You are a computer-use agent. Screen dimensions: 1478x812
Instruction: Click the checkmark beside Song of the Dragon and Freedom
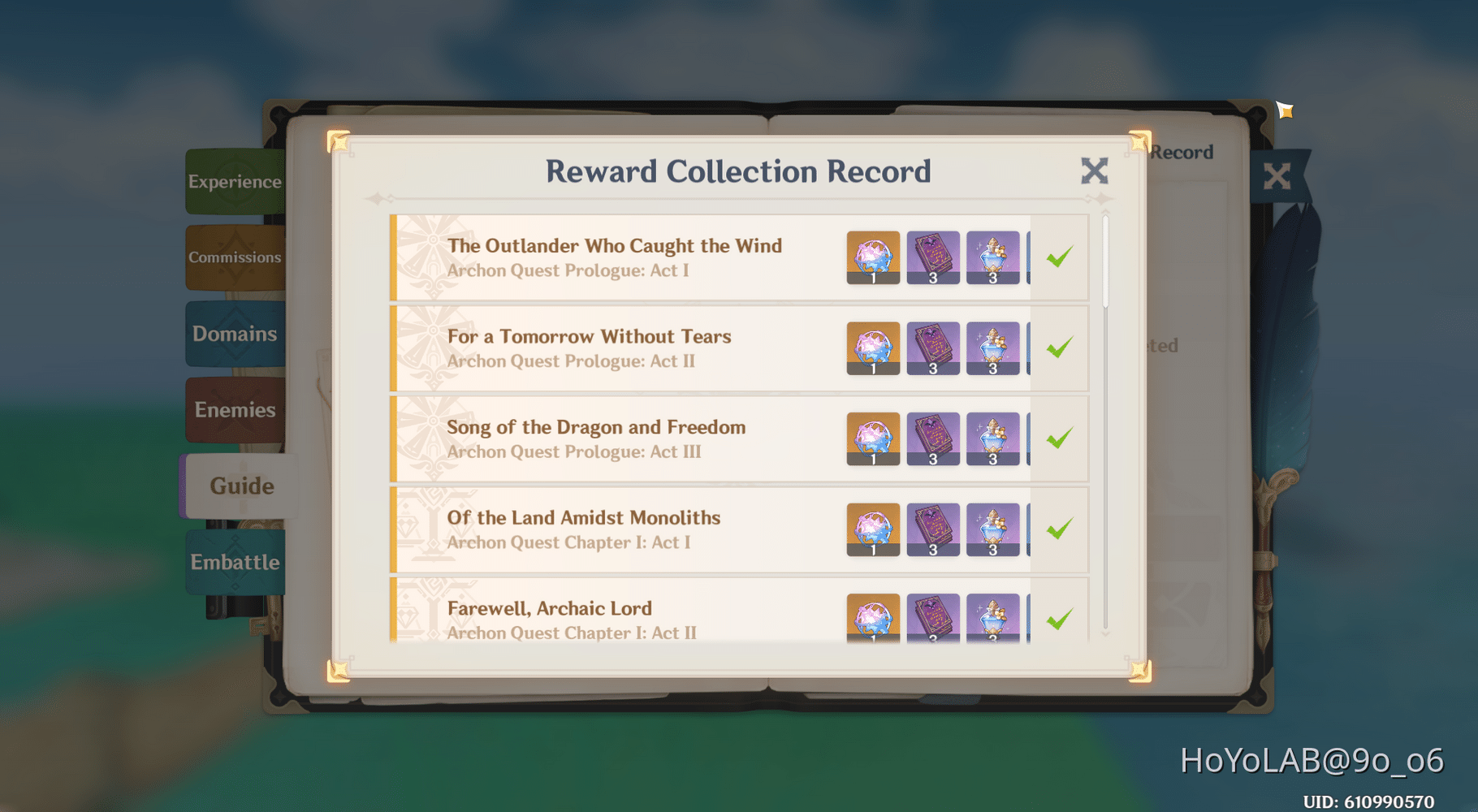pos(1060,438)
